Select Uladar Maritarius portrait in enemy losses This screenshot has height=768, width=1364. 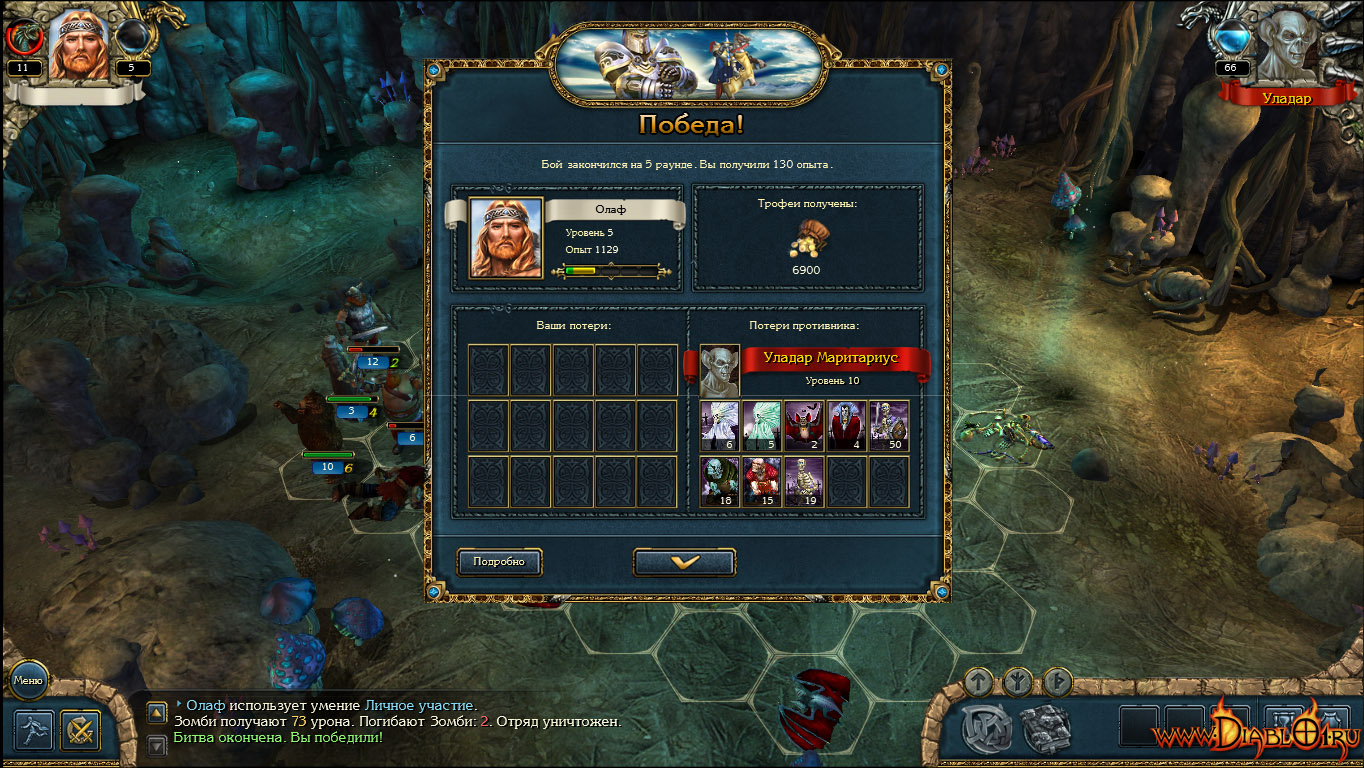[719, 371]
